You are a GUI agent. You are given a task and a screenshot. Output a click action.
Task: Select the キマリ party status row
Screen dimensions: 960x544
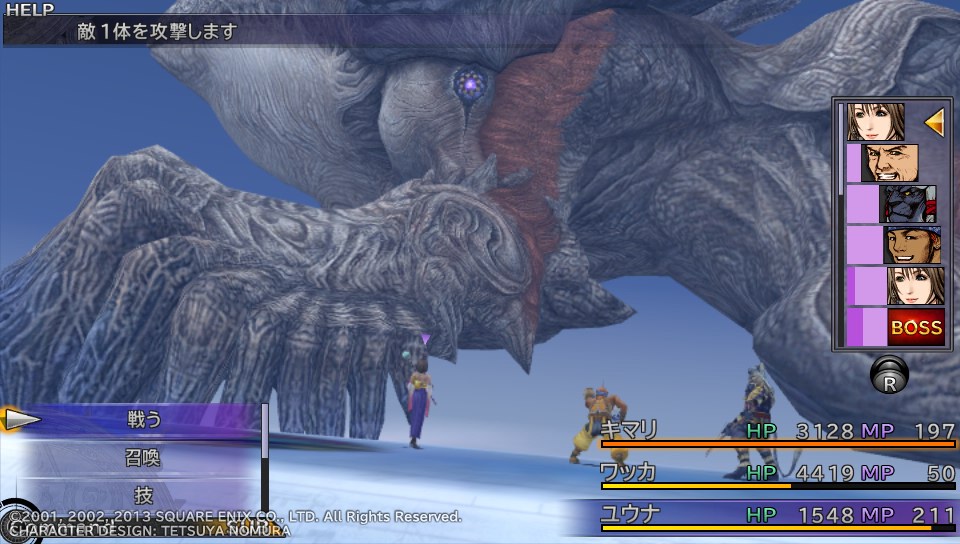coord(777,432)
